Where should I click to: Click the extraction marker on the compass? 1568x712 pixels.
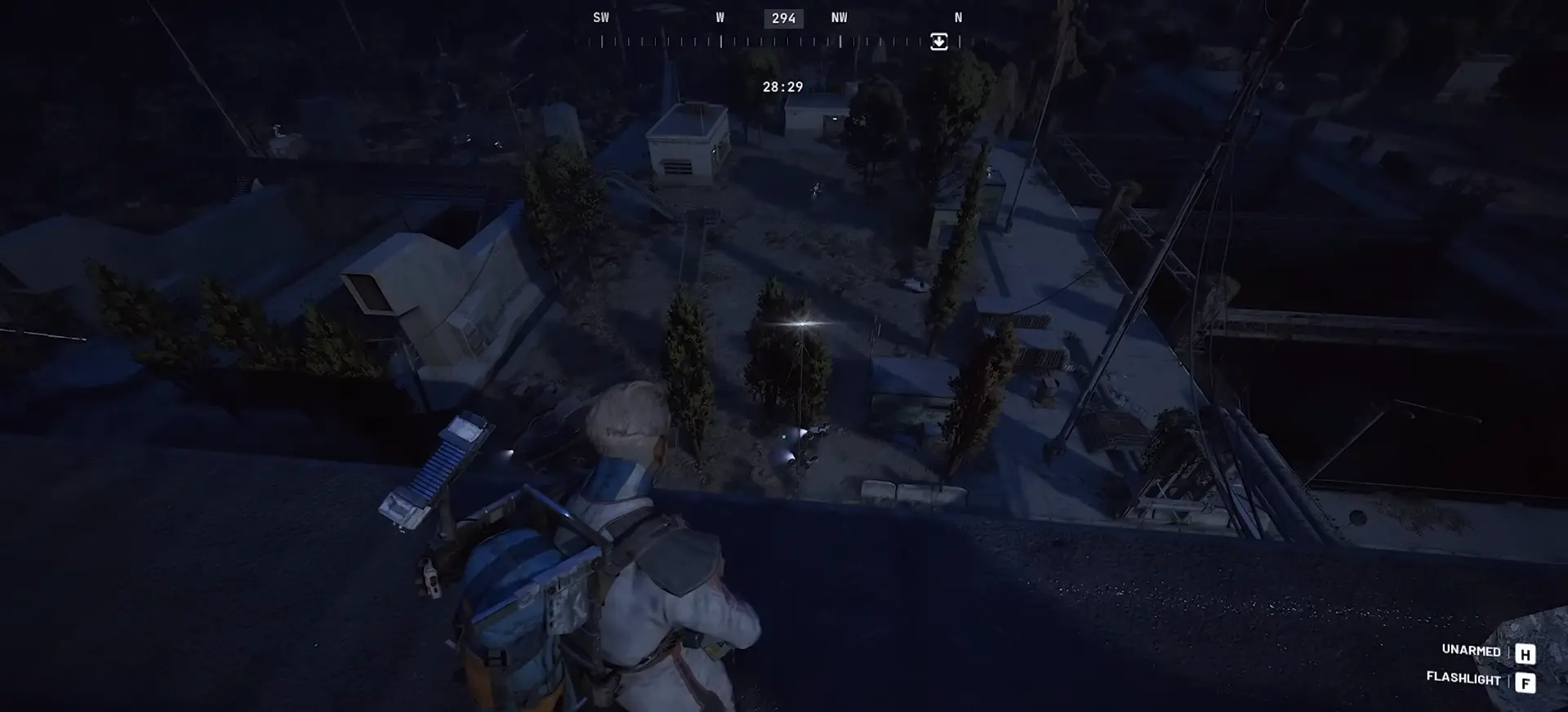[x=939, y=42]
